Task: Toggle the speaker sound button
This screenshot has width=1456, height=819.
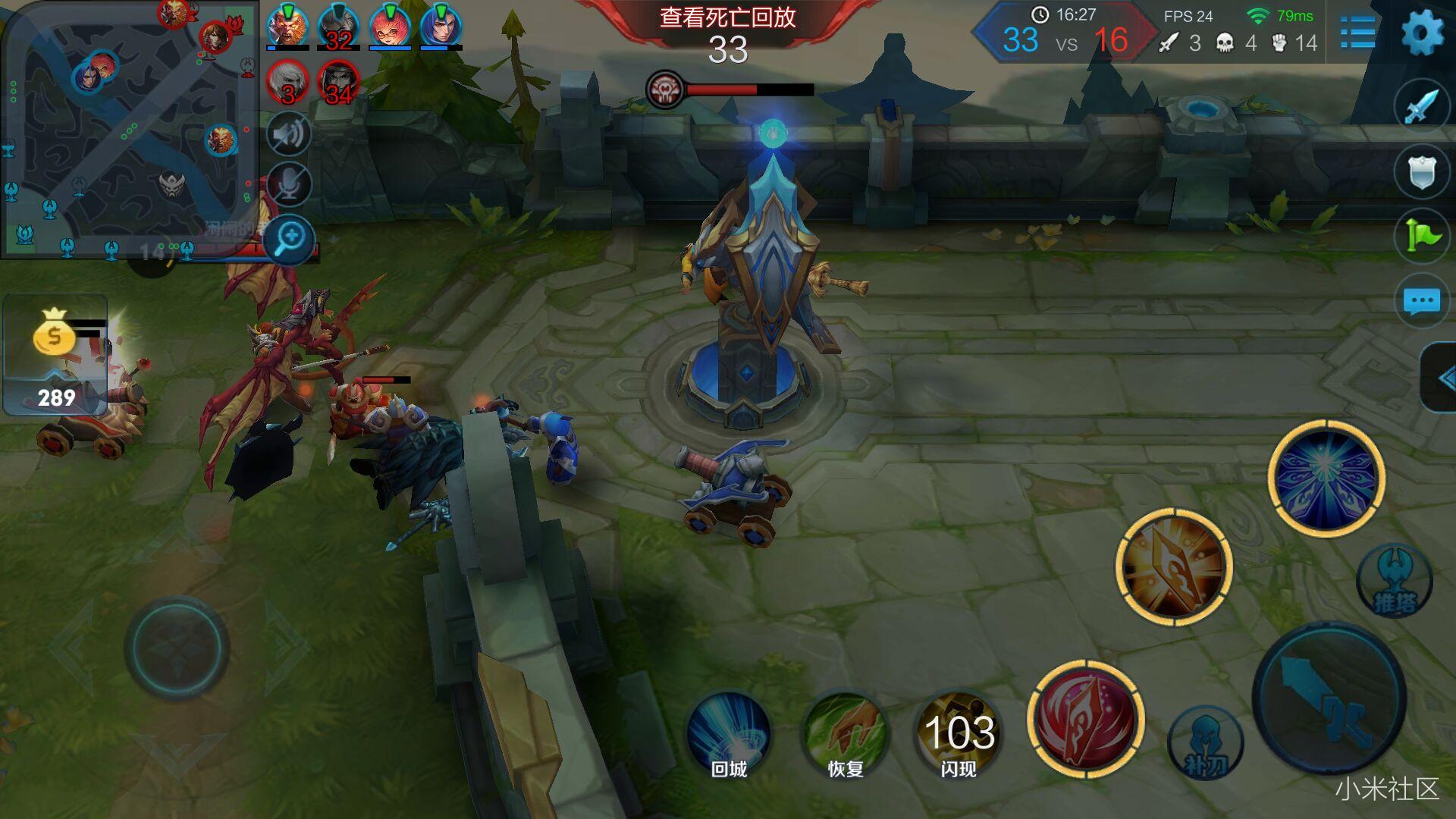Action: (288, 135)
